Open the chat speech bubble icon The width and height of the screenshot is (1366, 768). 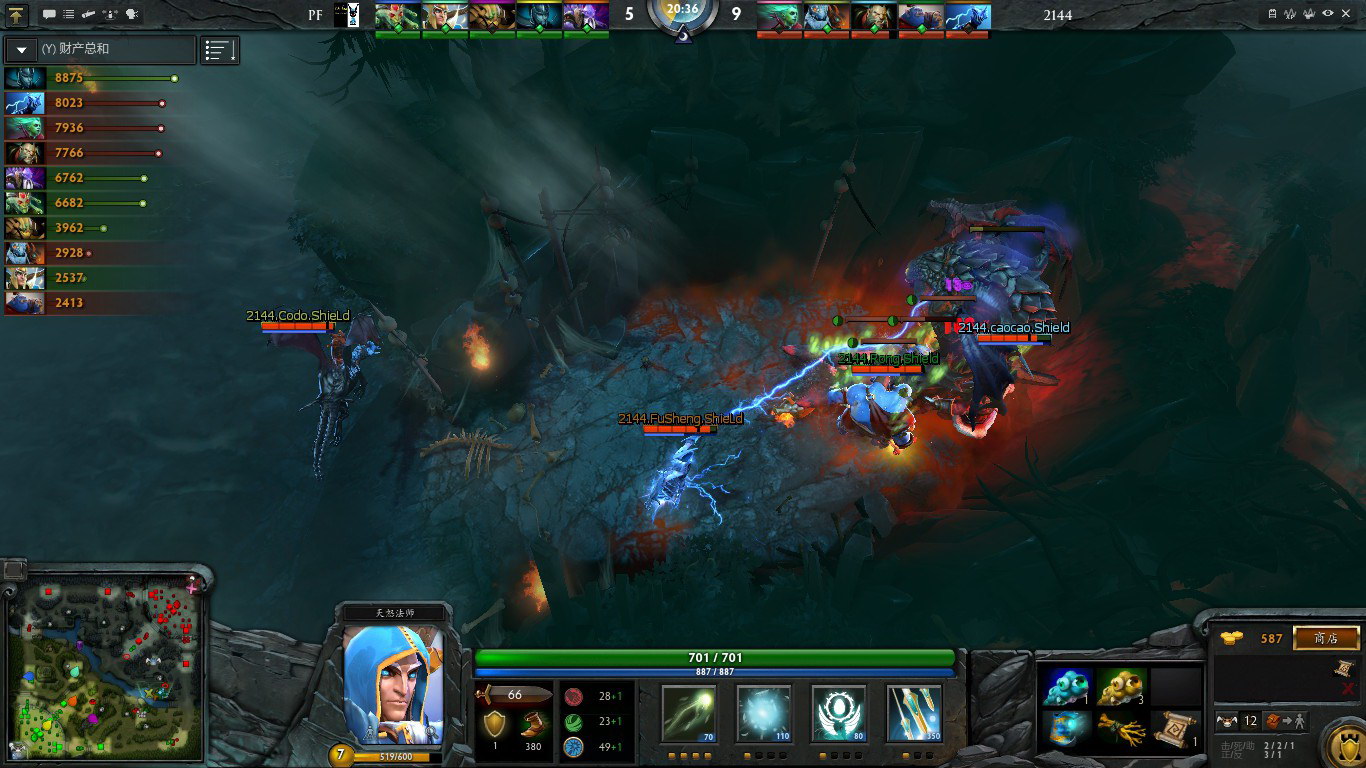coord(49,15)
